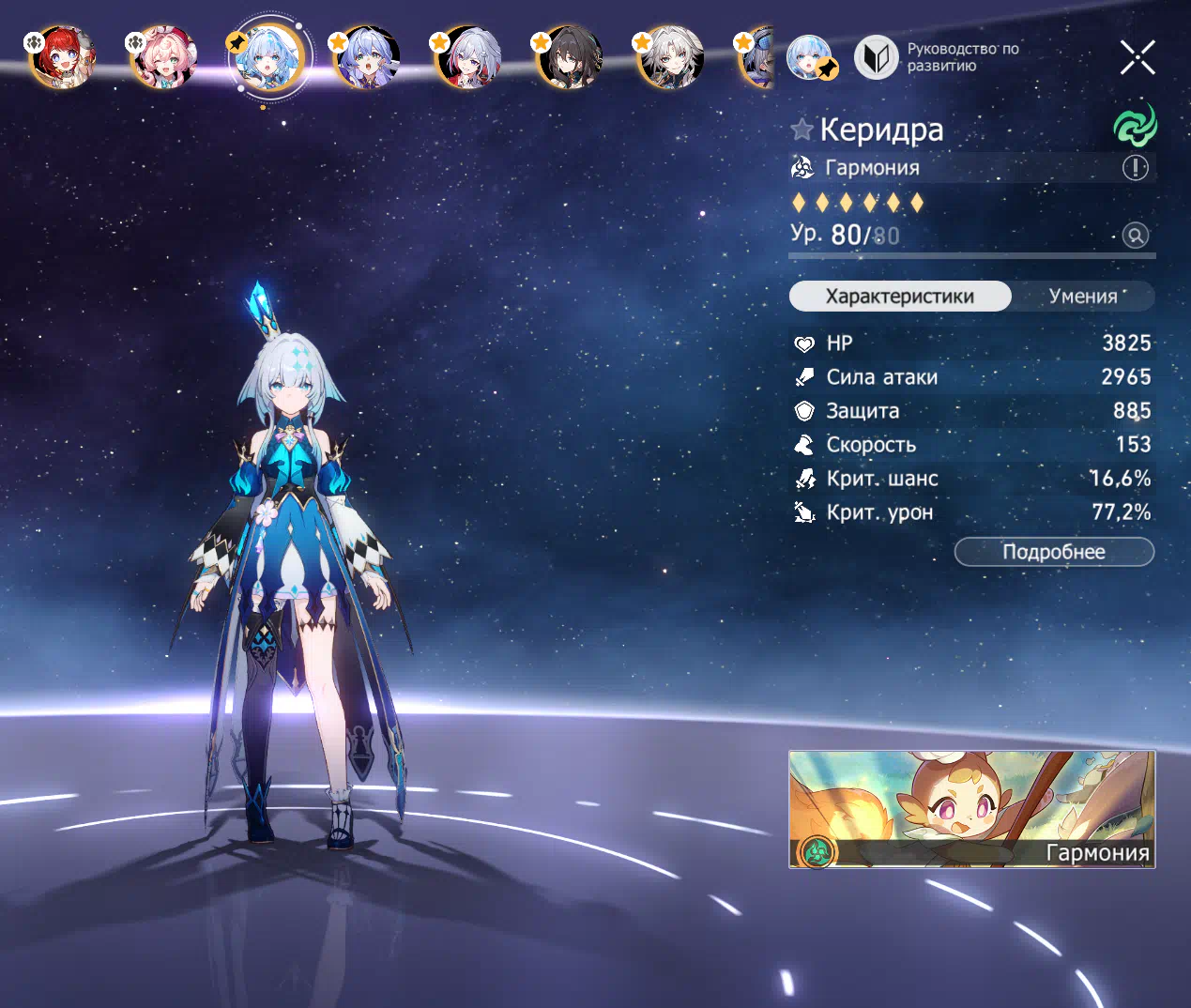Viewport: 1191px width, 1008px height.
Task: Select the highlighted blue-haired Керидра portrait in the roster
Action: point(268,56)
